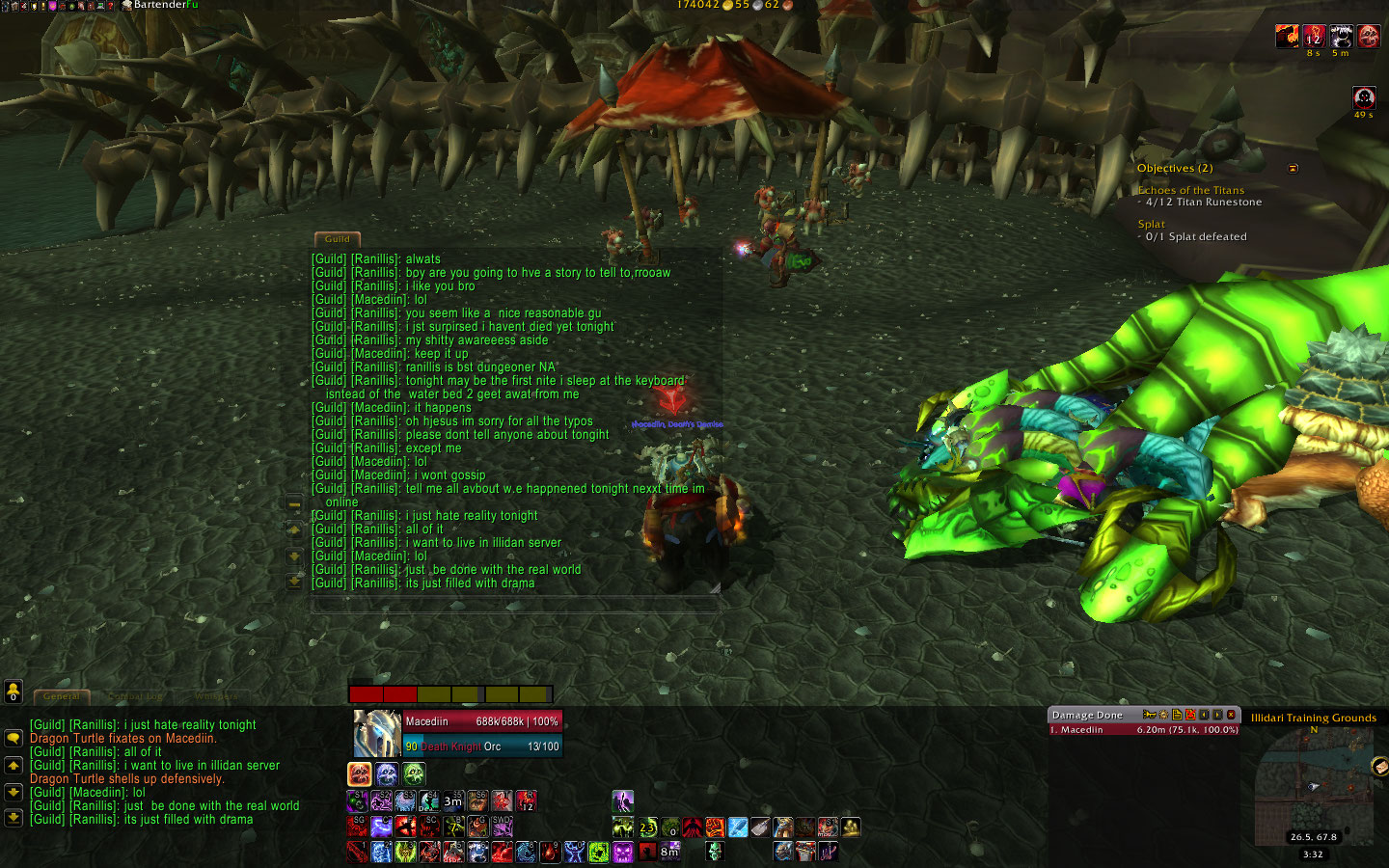Activate the red Blood Presence stance
This screenshot has width=1389, height=868.
click(360, 773)
